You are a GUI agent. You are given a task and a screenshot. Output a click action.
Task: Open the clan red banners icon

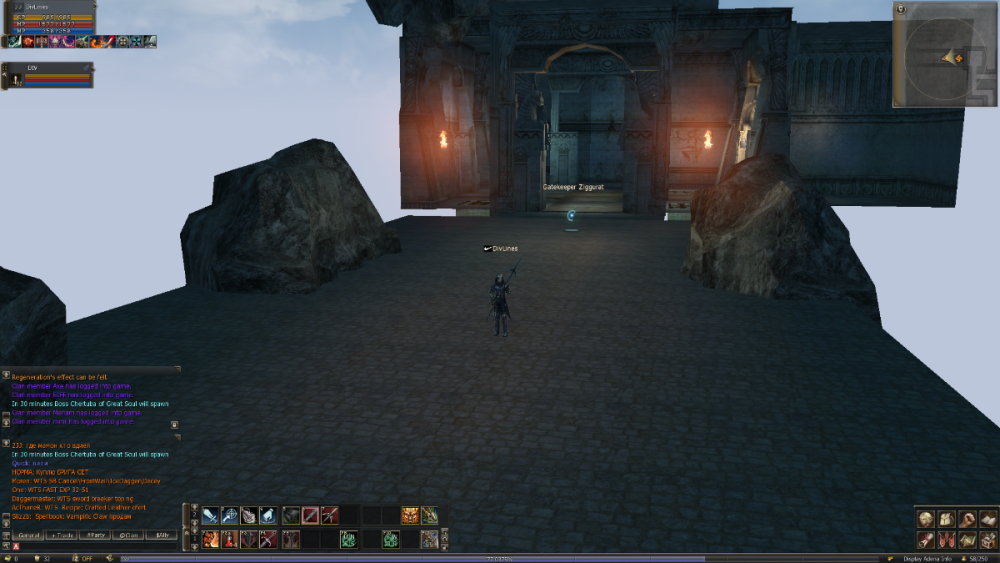(945, 540)
